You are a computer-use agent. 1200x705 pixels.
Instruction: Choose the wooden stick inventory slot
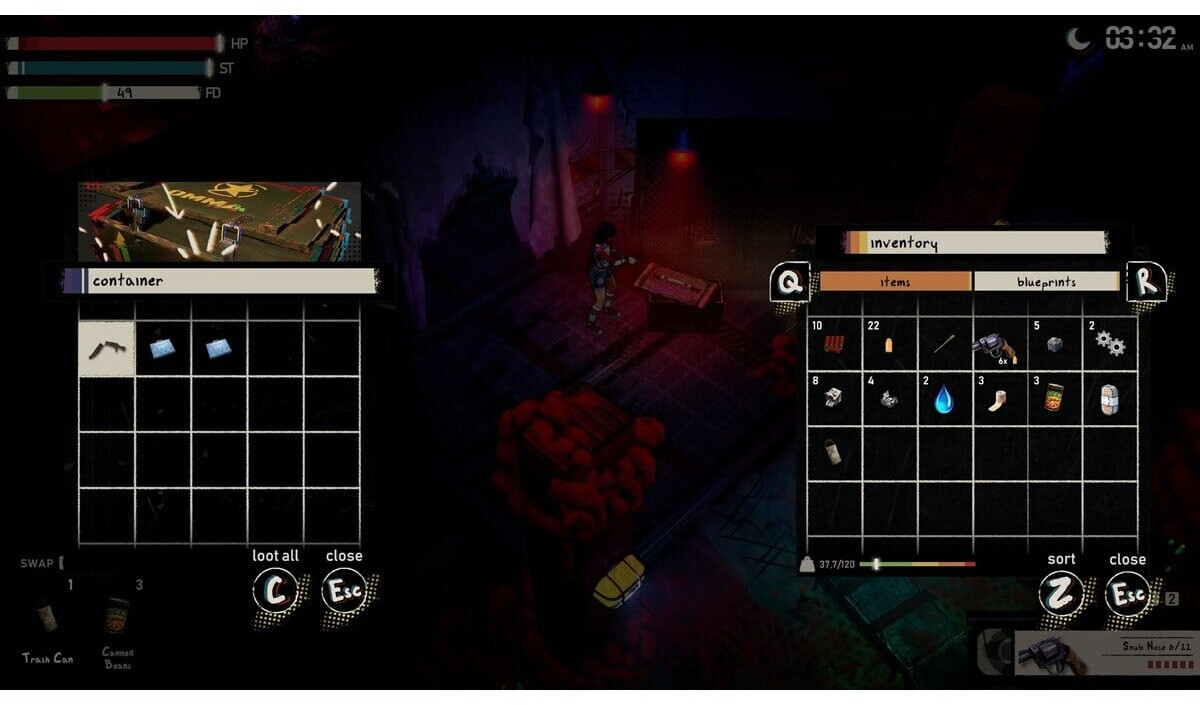(x=944, y=346)
